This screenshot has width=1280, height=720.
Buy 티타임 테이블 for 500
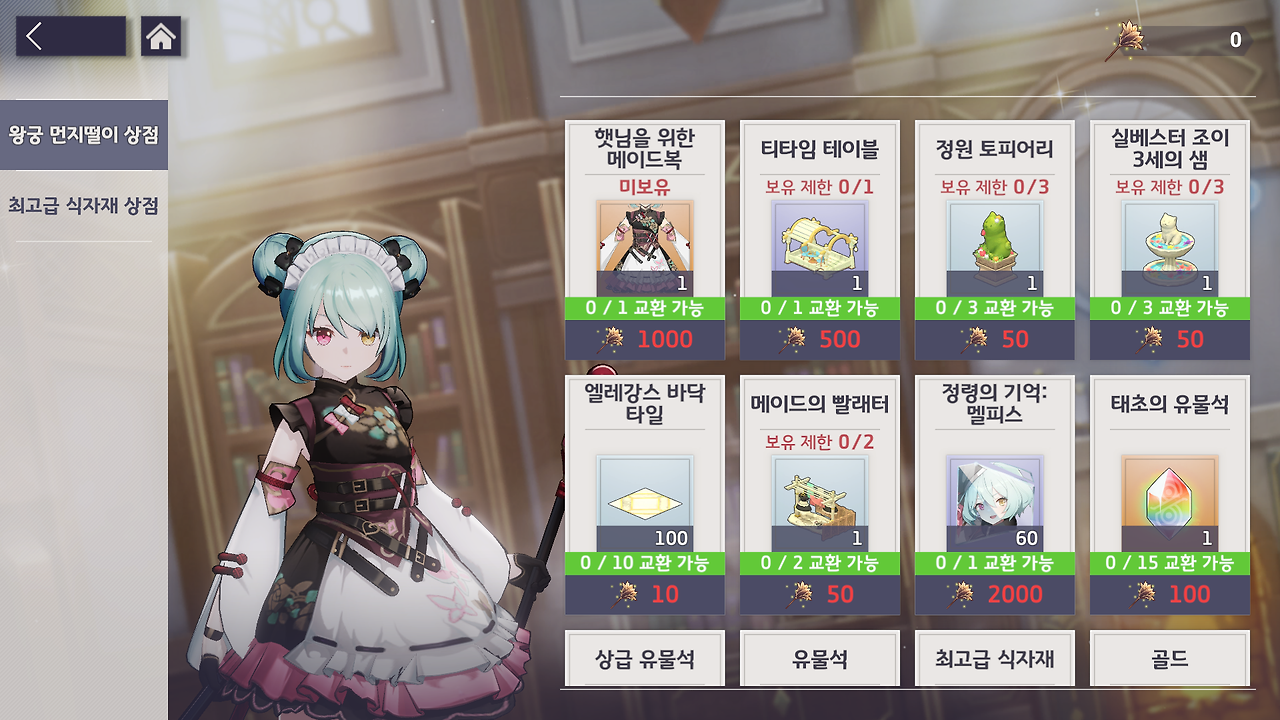[x=818, y=340]
